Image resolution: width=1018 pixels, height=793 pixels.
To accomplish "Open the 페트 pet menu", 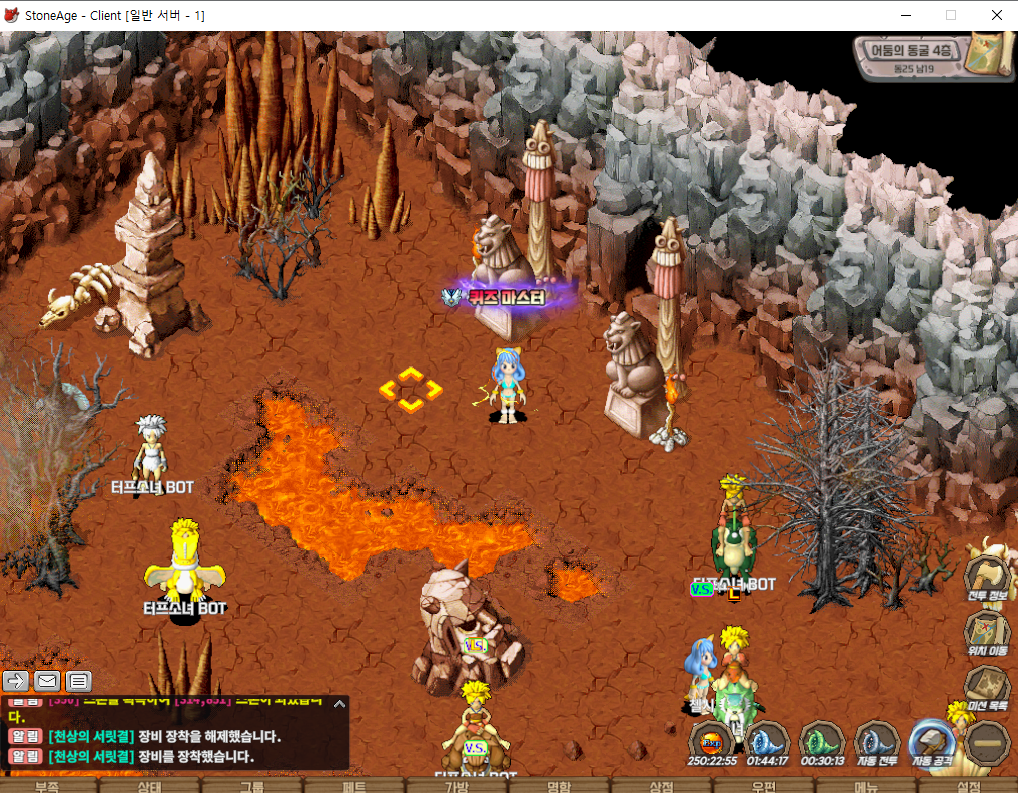I will point(354,786).
